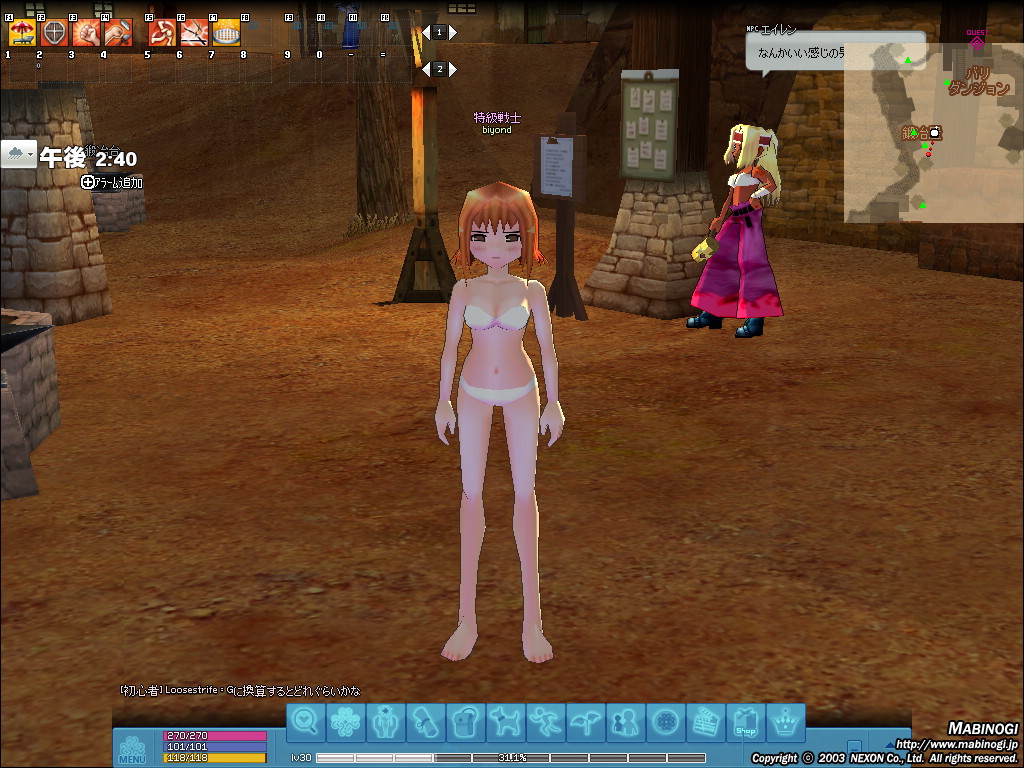Open the character figure icon
This screenshot has height=768, width=1024.
click(x=385, y=721)
